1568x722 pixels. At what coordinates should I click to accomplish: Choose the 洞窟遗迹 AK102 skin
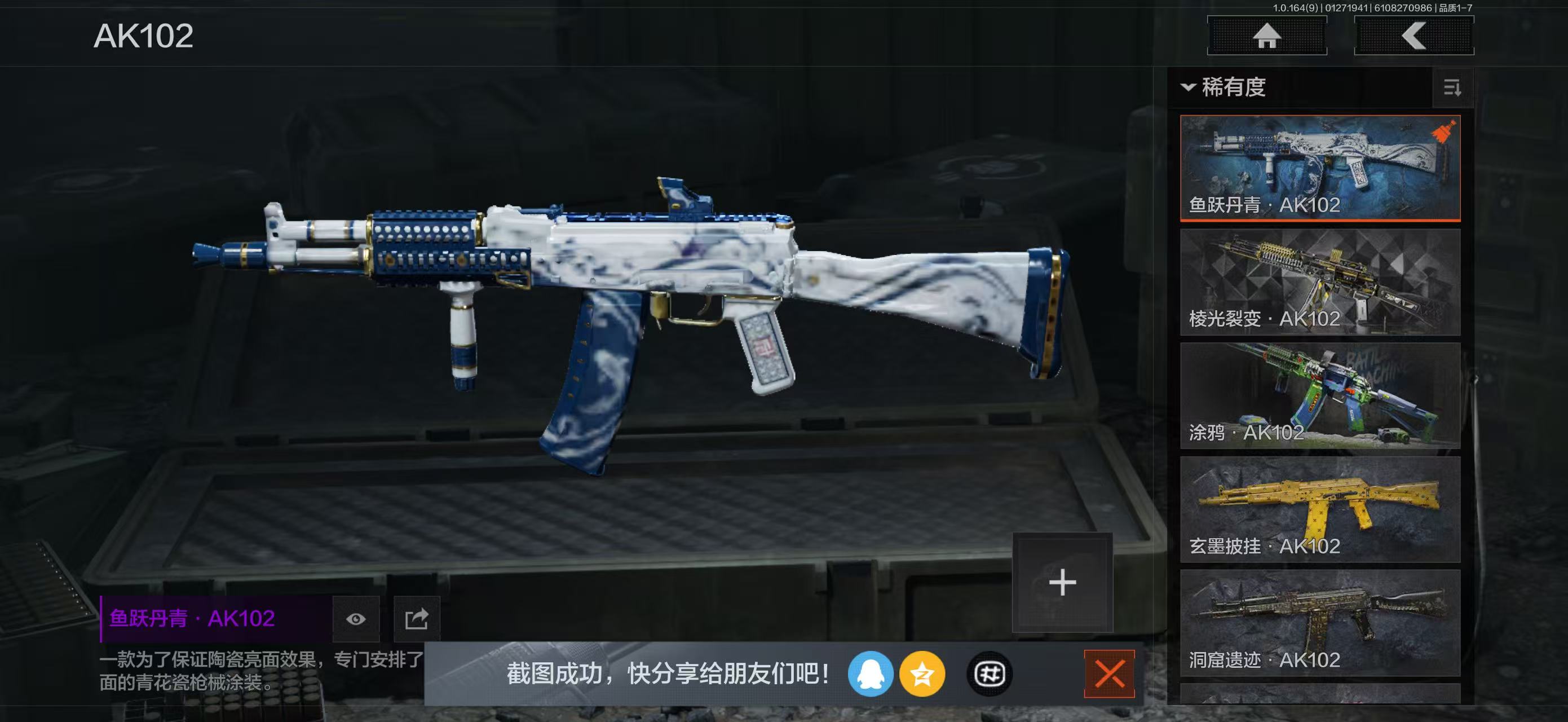point(1320,623)
